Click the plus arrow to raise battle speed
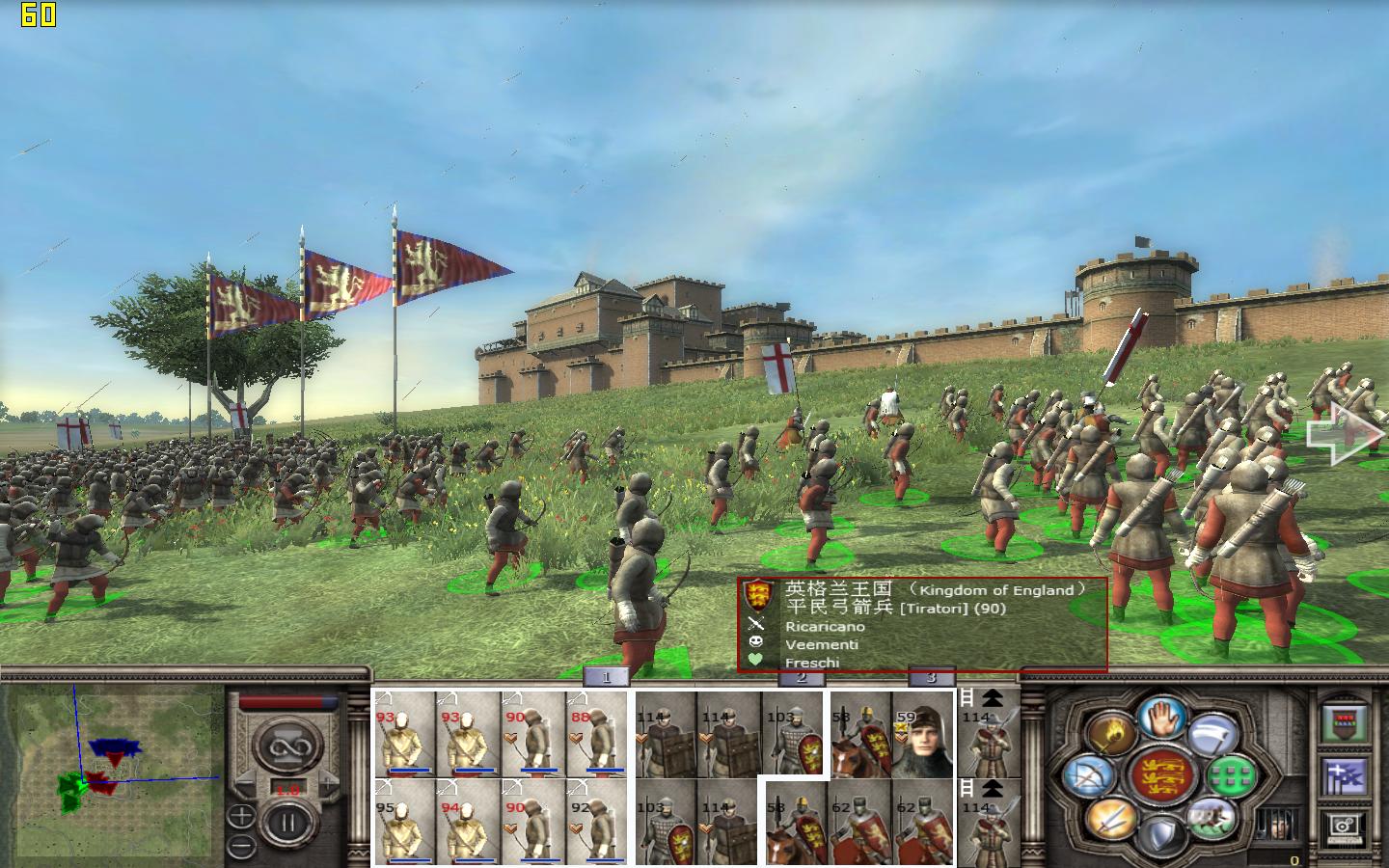 pos(329,781)
